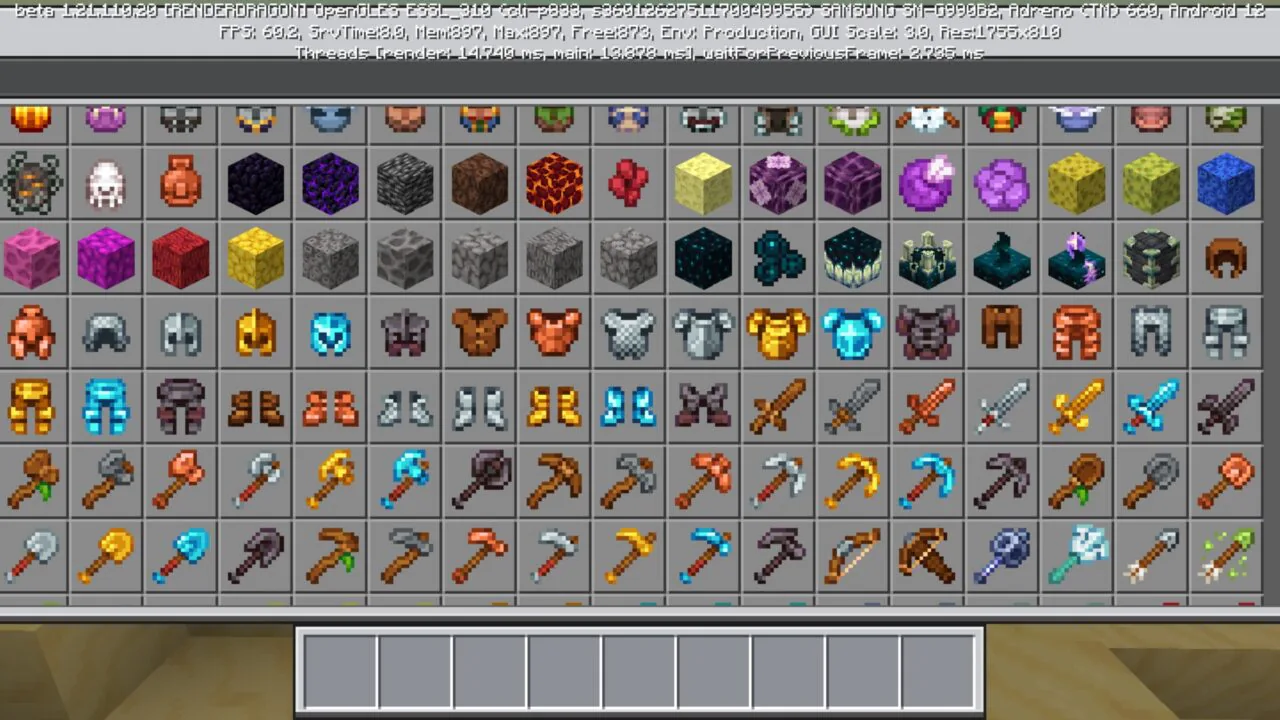The image size is (1280, 720).
Task: Select the diamond boots
Action: tap(628, 407)
